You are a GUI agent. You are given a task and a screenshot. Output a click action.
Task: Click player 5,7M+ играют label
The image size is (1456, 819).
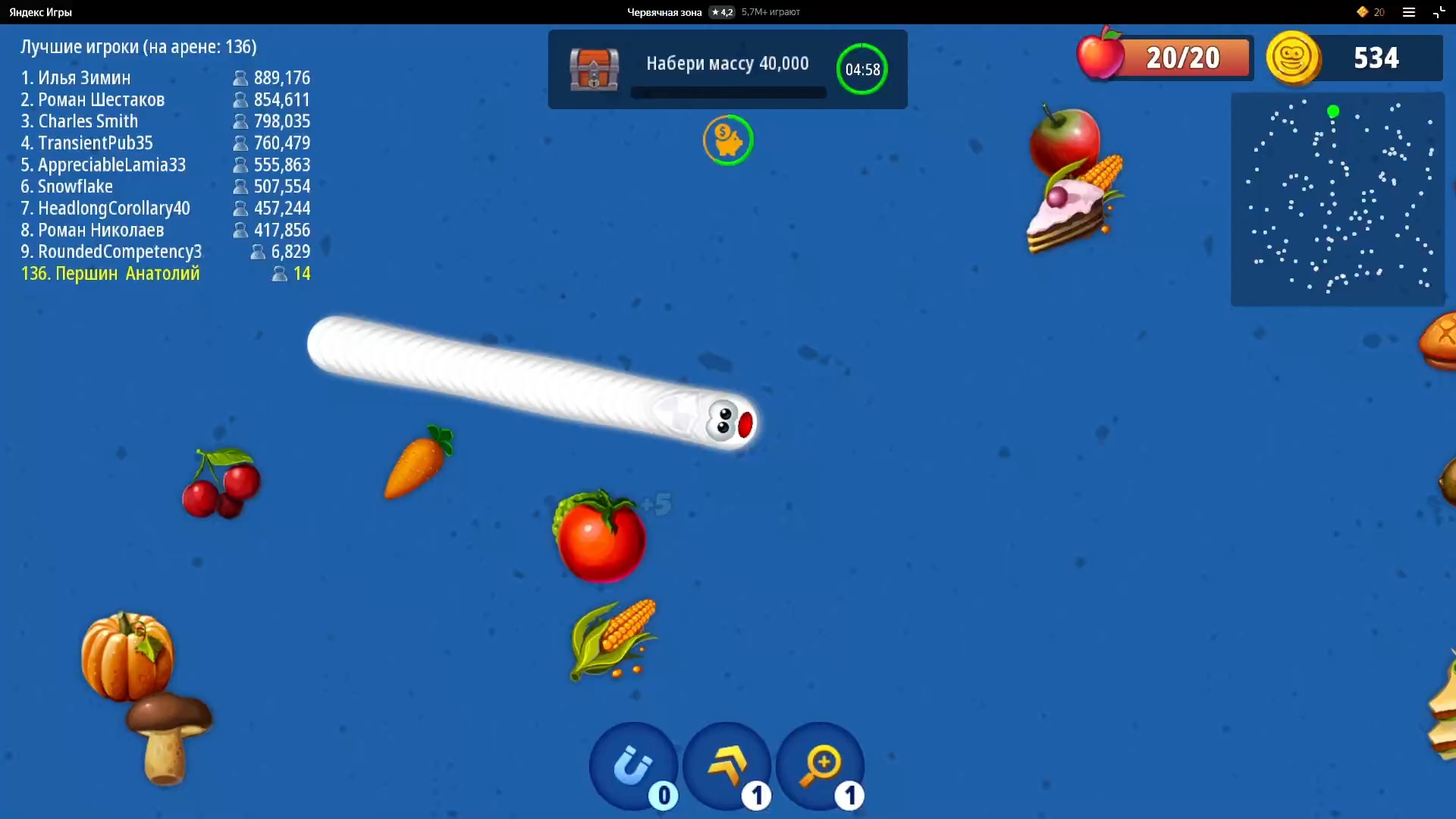click(x=770, y=12)
